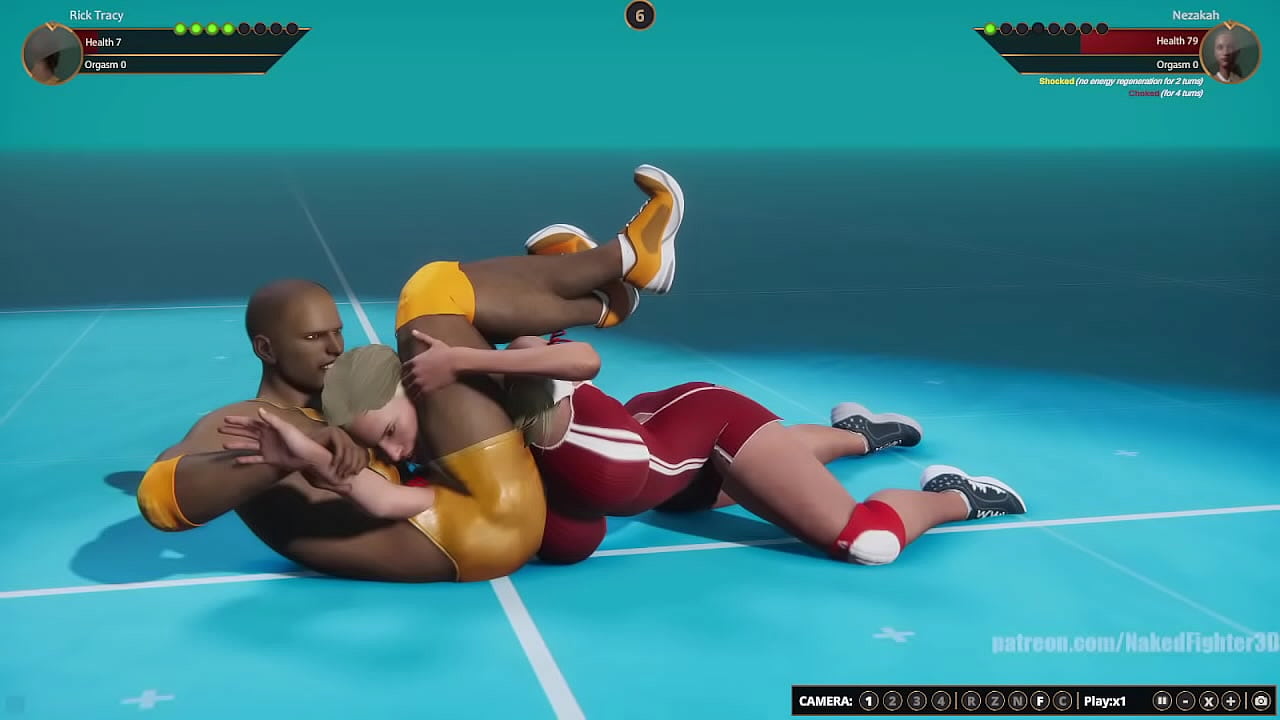Select the Shocked status label
The width and height of the screenshot is (1280, 720).
coord(1057,81)
